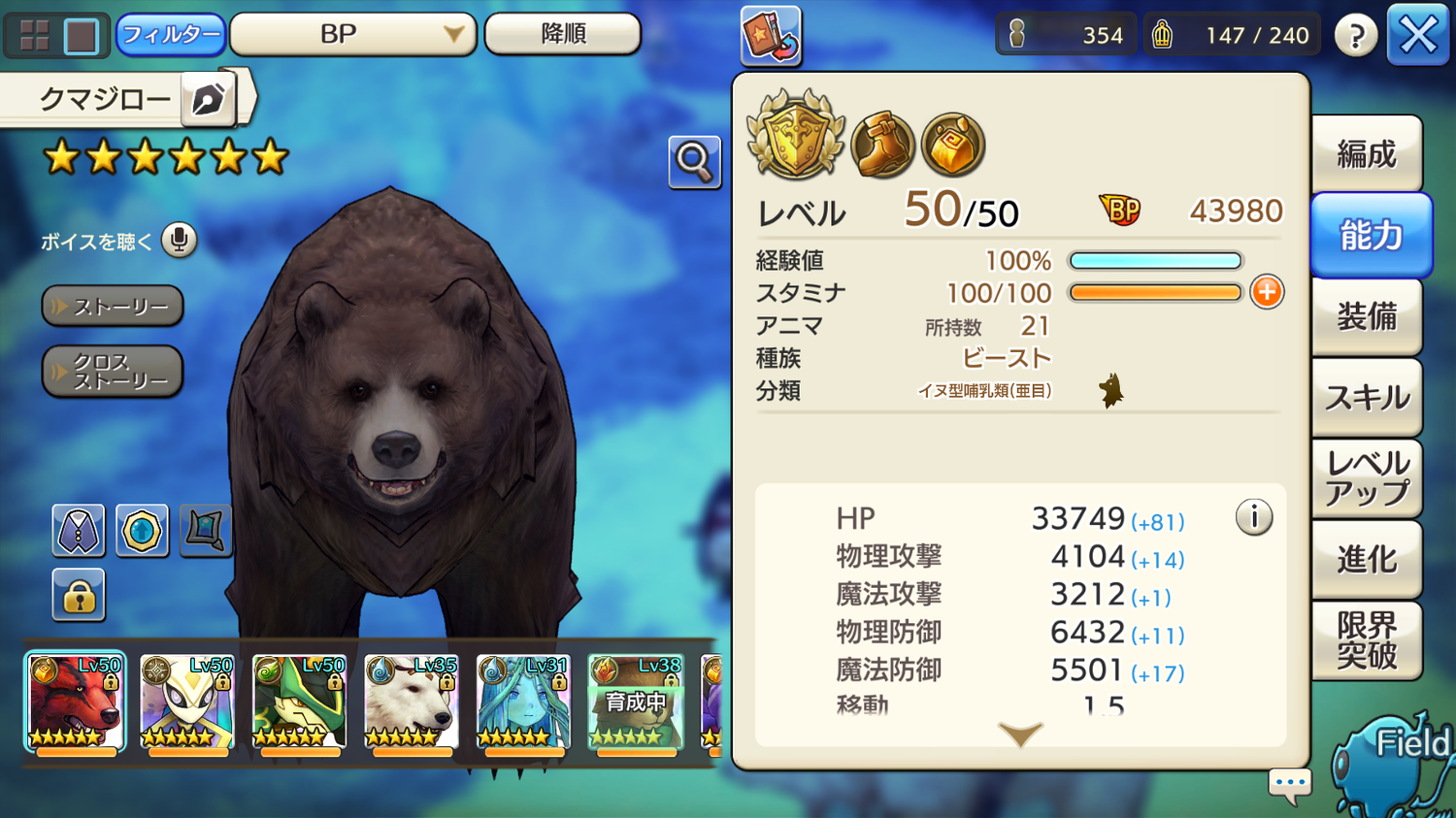Image resolution: width=1456 pixels, height=818 pixels.
Task: Open the BP sort dropdown
Action: pos(352,35)
